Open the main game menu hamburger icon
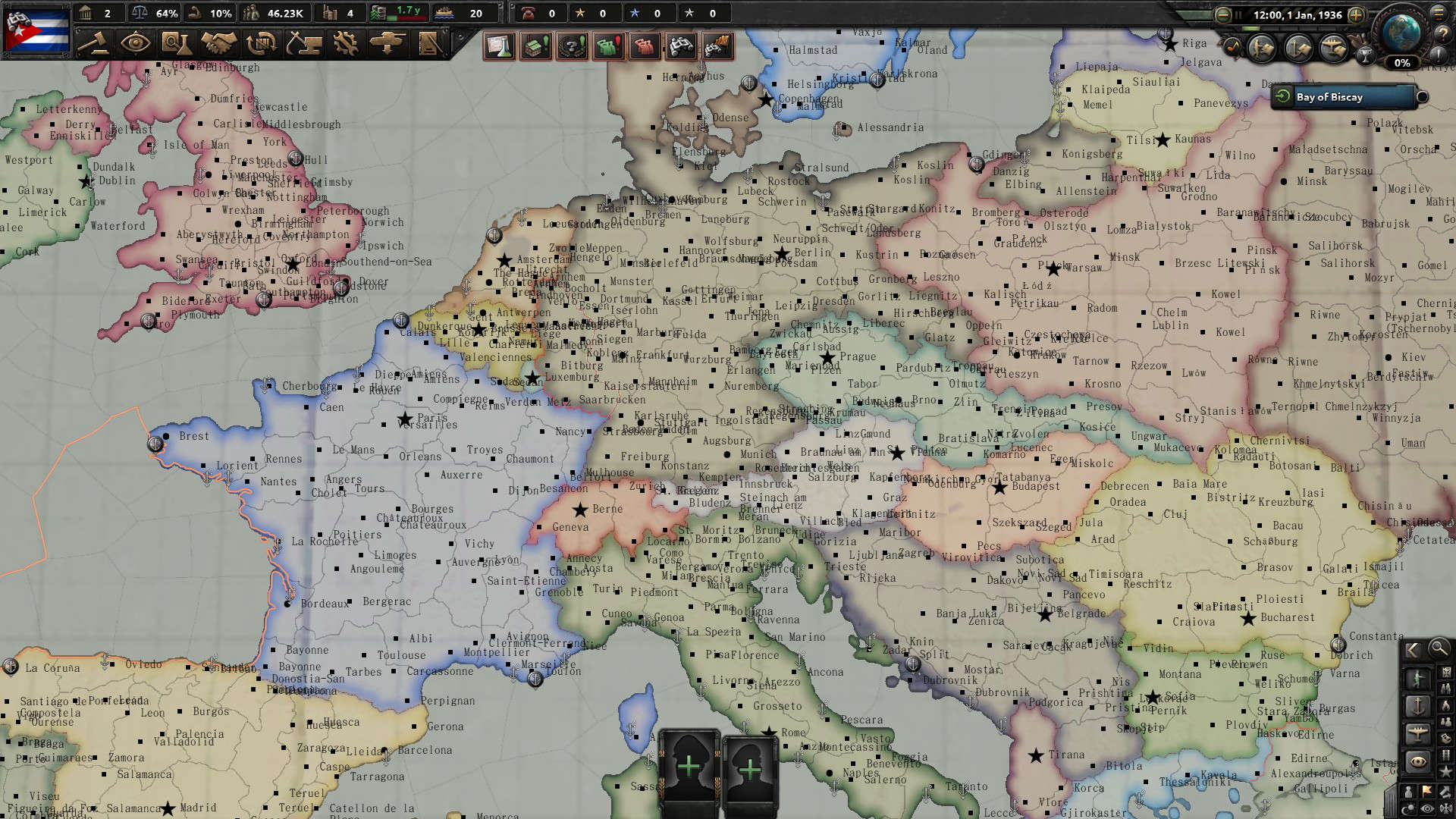 pos(1439,14)
